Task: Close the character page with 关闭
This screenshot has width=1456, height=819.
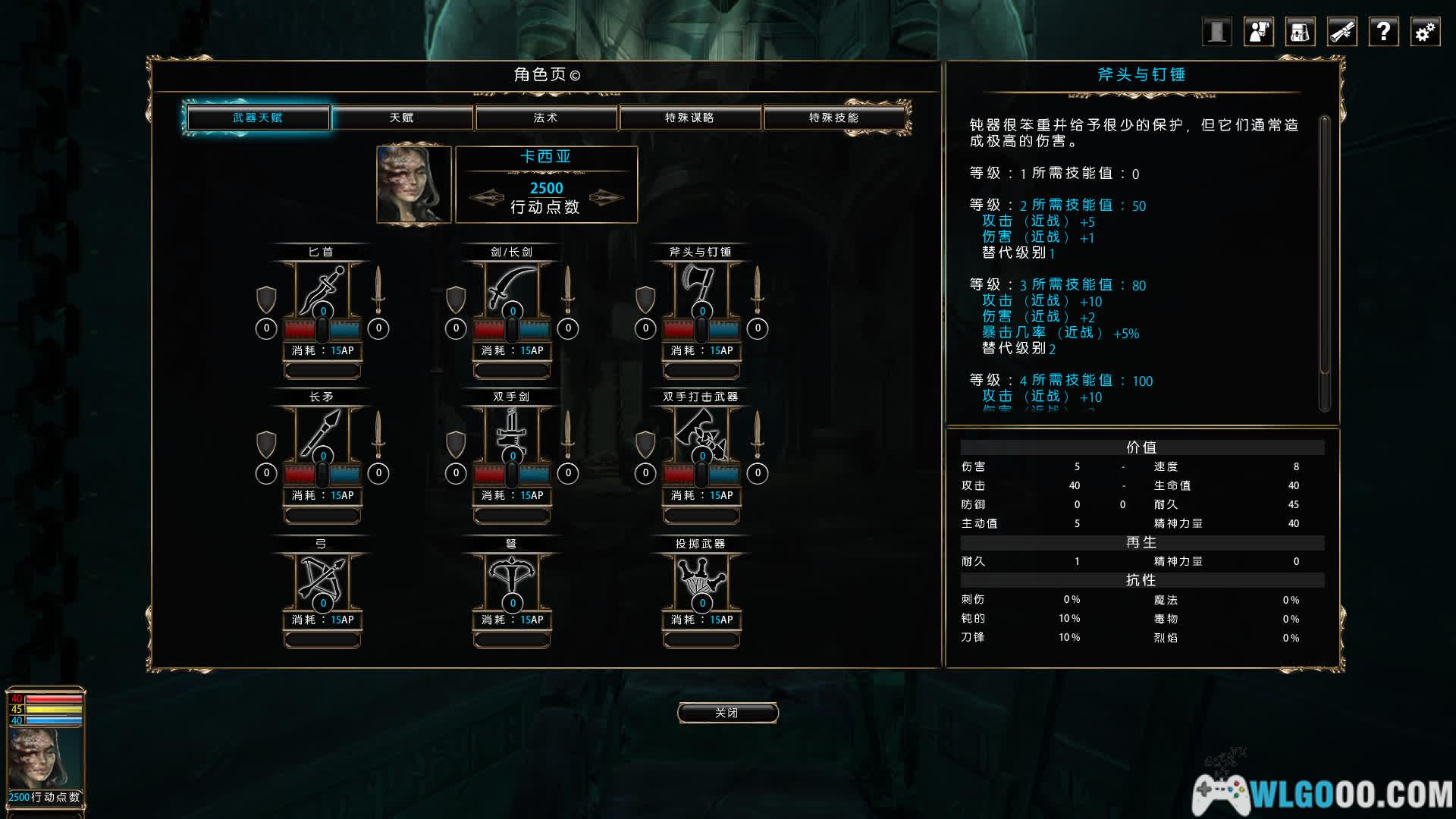Action: pos(727,713)
